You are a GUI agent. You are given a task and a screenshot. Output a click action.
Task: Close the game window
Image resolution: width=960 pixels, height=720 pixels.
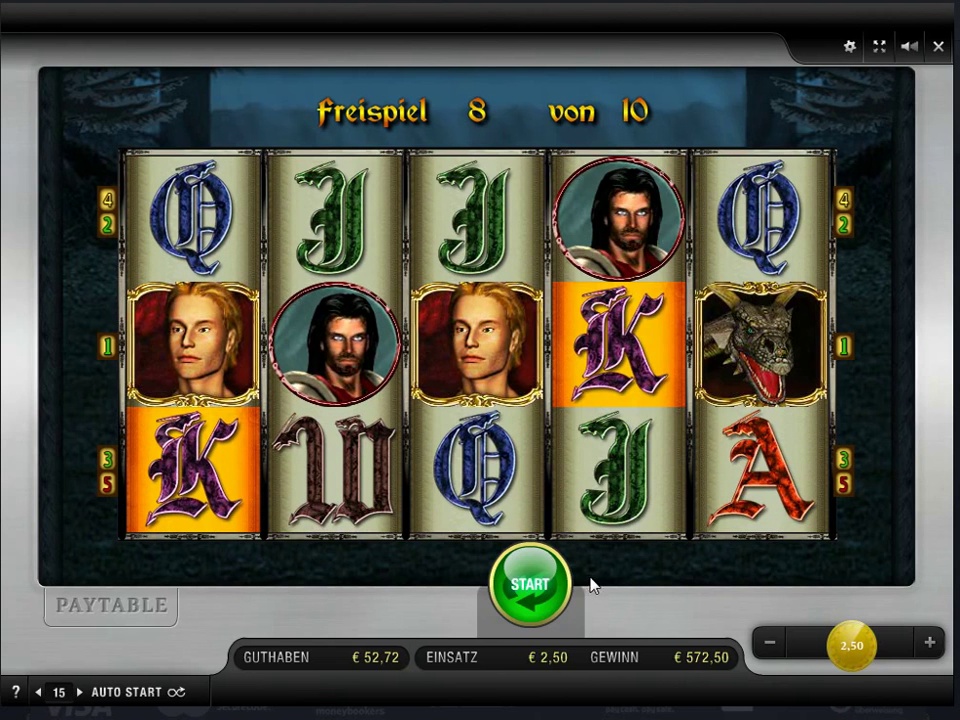(938, 46)
